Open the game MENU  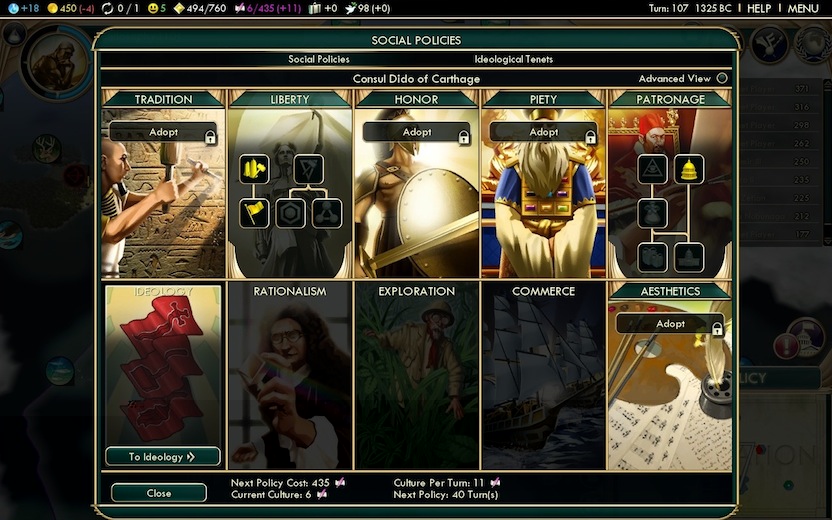pos(803,8)
